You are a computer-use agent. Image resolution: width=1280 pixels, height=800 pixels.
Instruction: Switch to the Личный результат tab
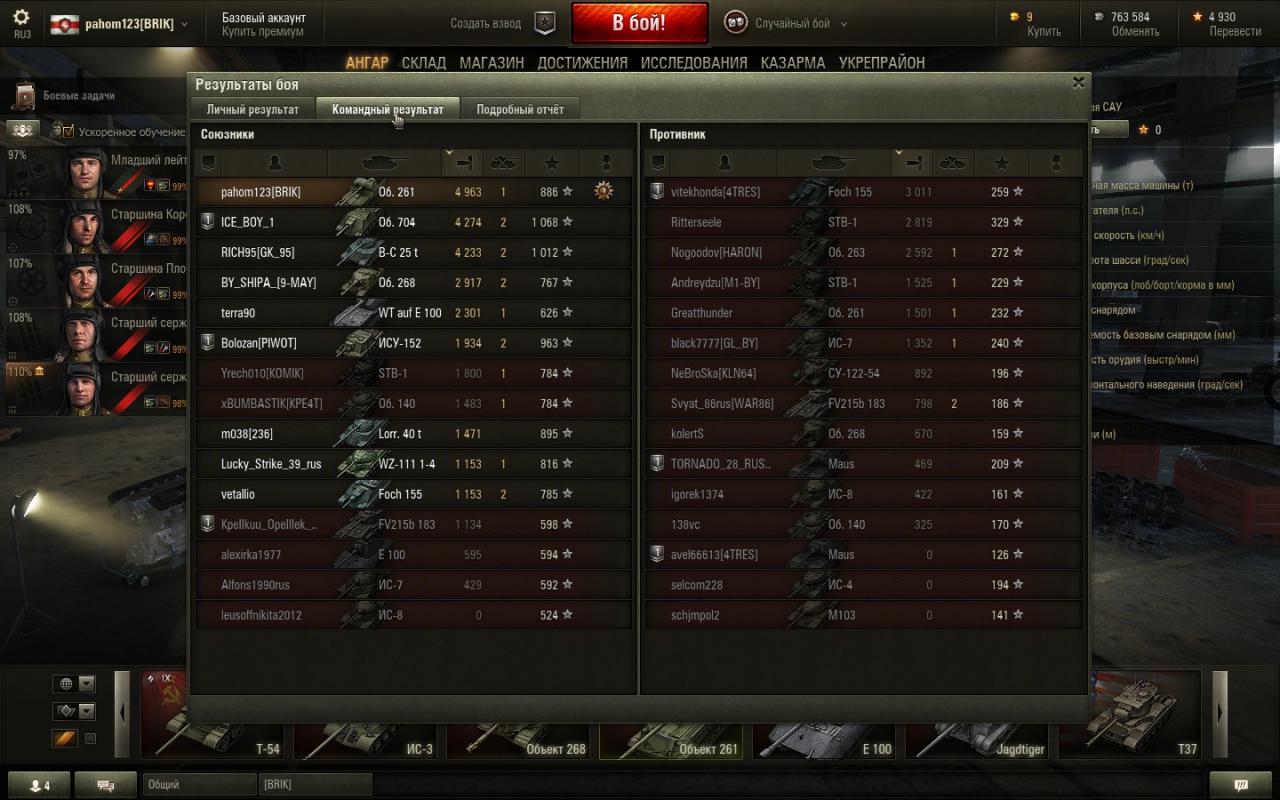(x=252, y=109)
